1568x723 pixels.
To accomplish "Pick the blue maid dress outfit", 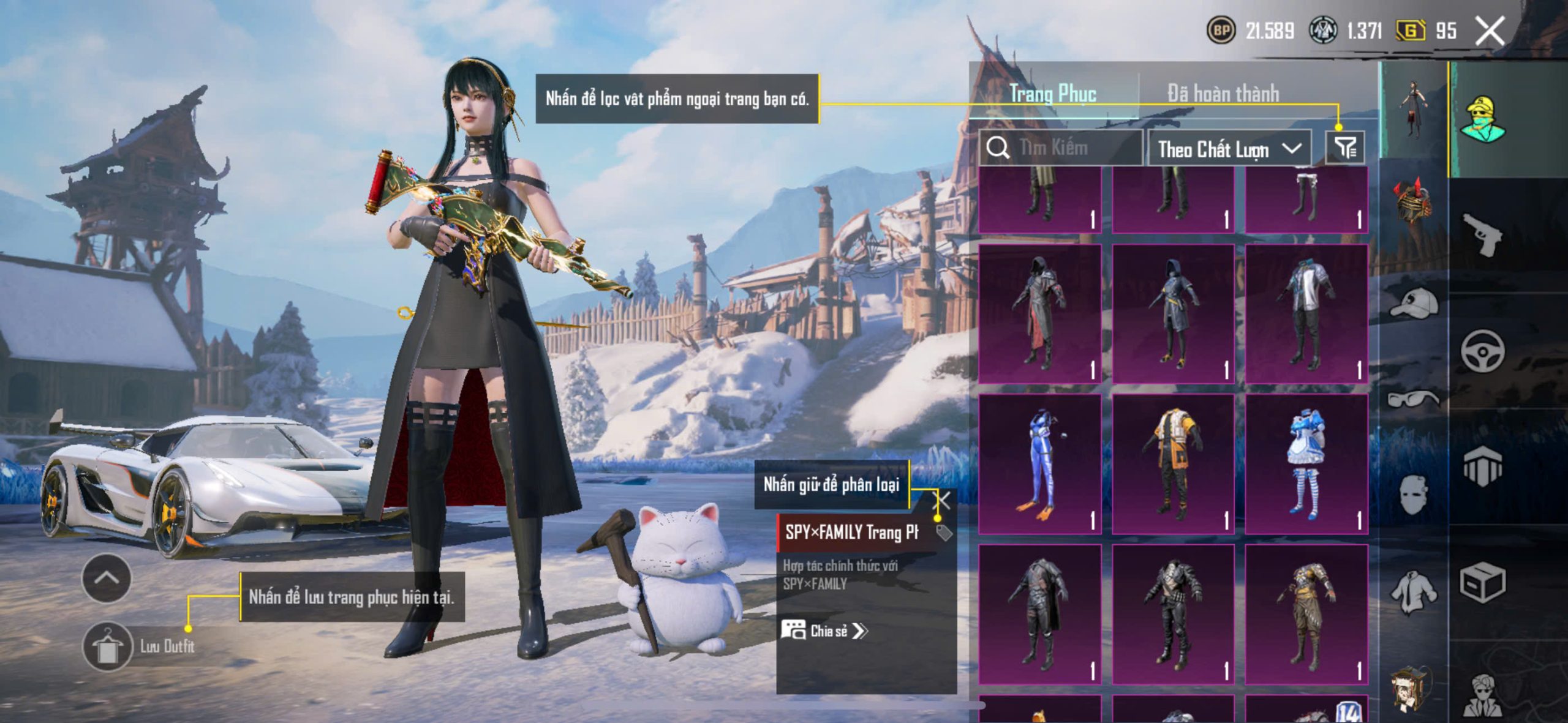I will pyautogui.click(x=1306, y=465).
